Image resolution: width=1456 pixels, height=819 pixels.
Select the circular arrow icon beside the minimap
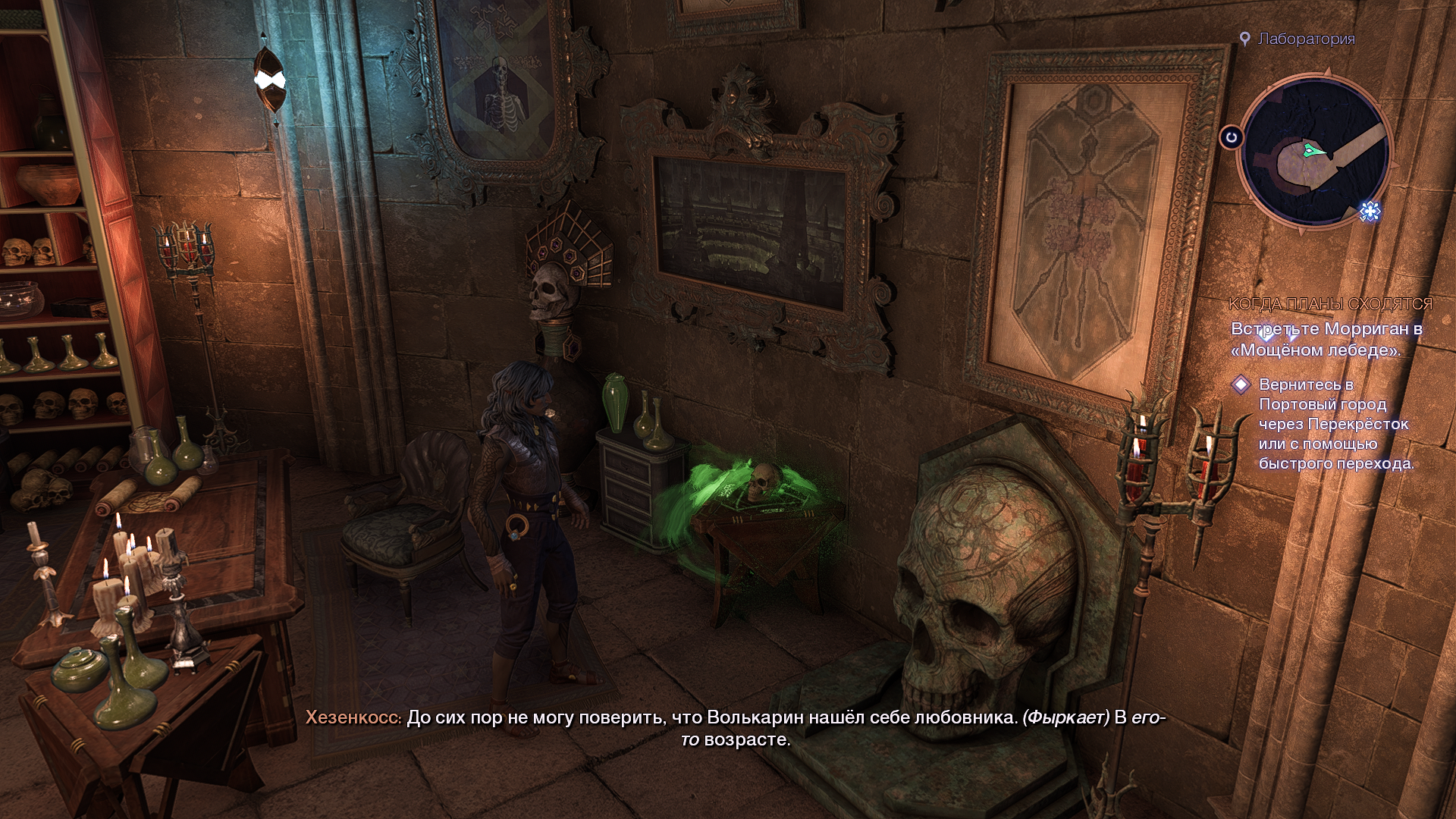tap(1232, 138)
